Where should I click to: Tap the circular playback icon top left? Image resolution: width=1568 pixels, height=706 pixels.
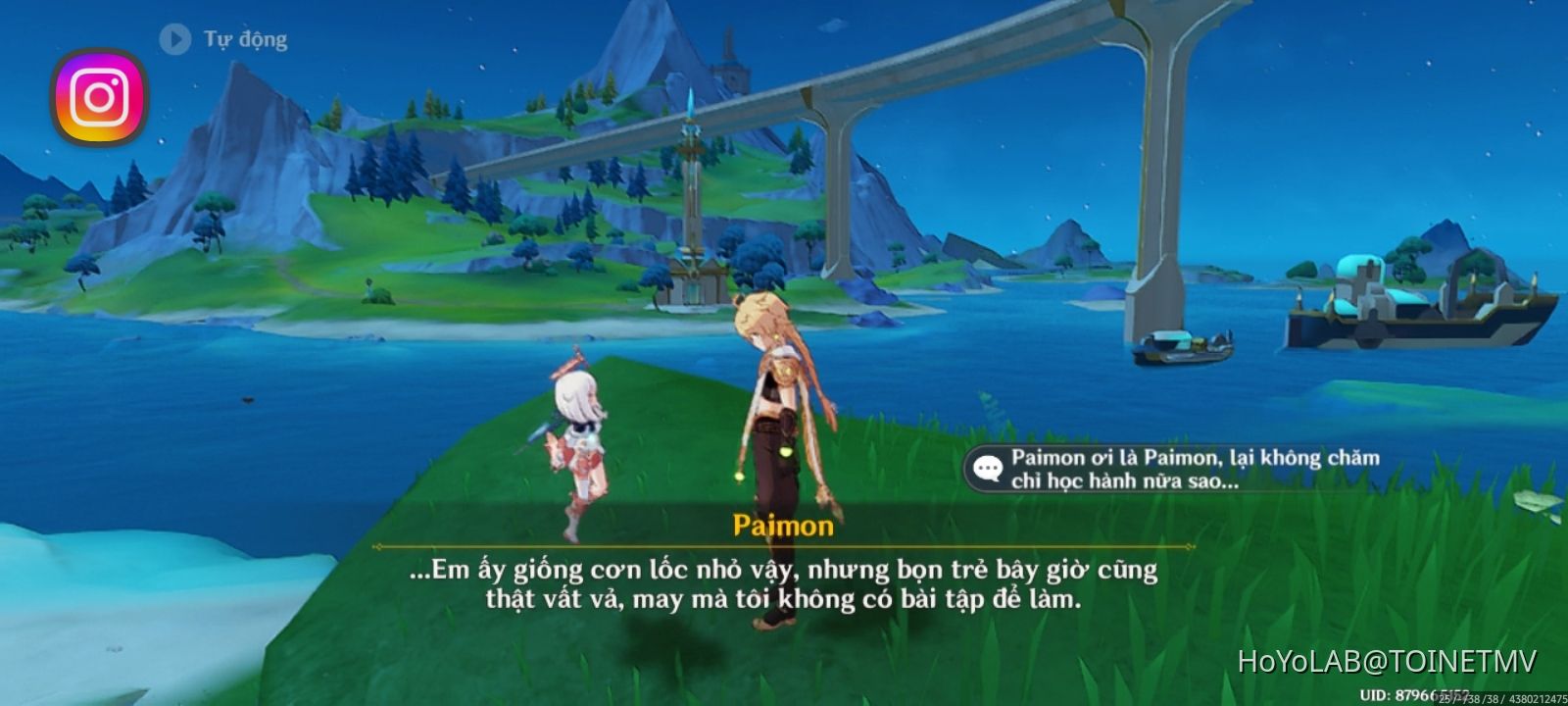174,39
